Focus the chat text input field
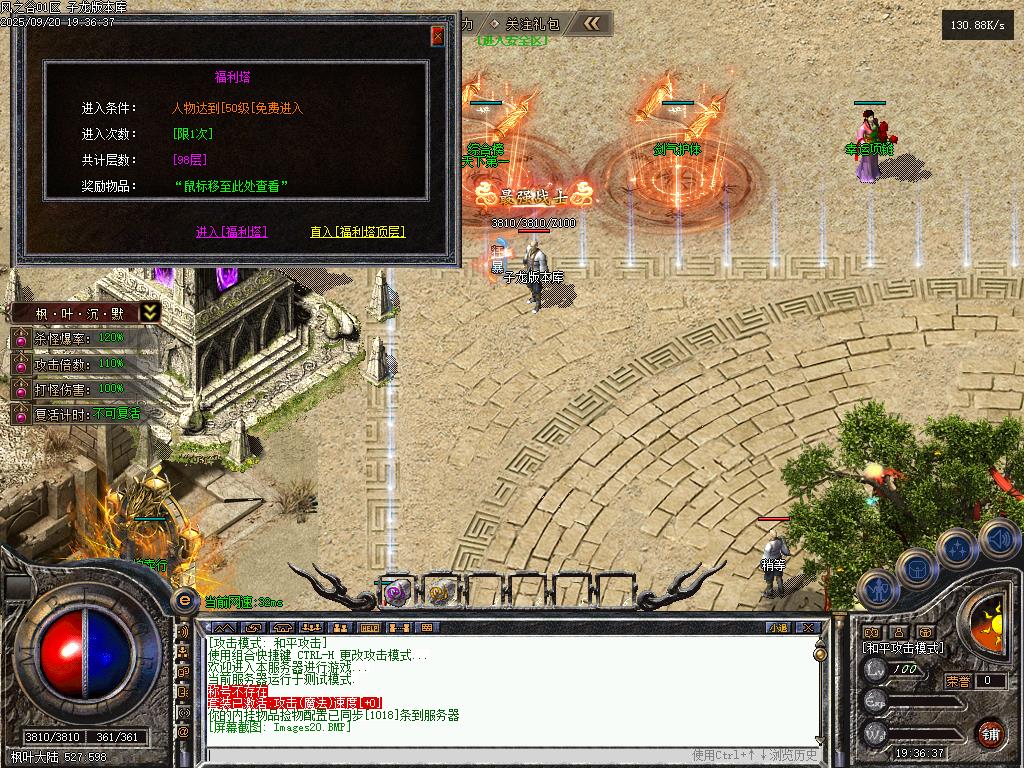Screen dimensions: 1024x768 point(450,755)
